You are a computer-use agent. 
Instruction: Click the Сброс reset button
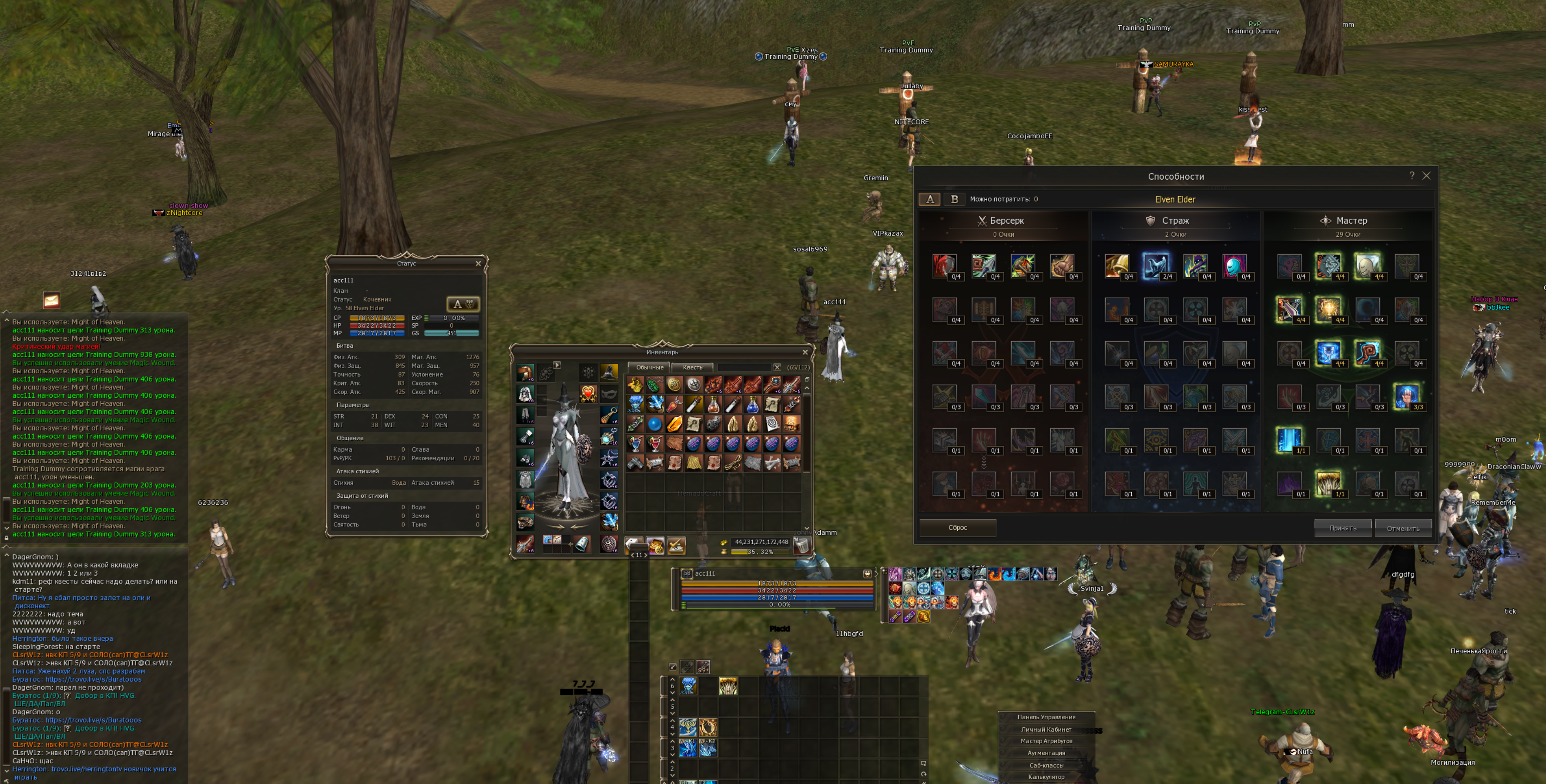click(x=957, y=528)
